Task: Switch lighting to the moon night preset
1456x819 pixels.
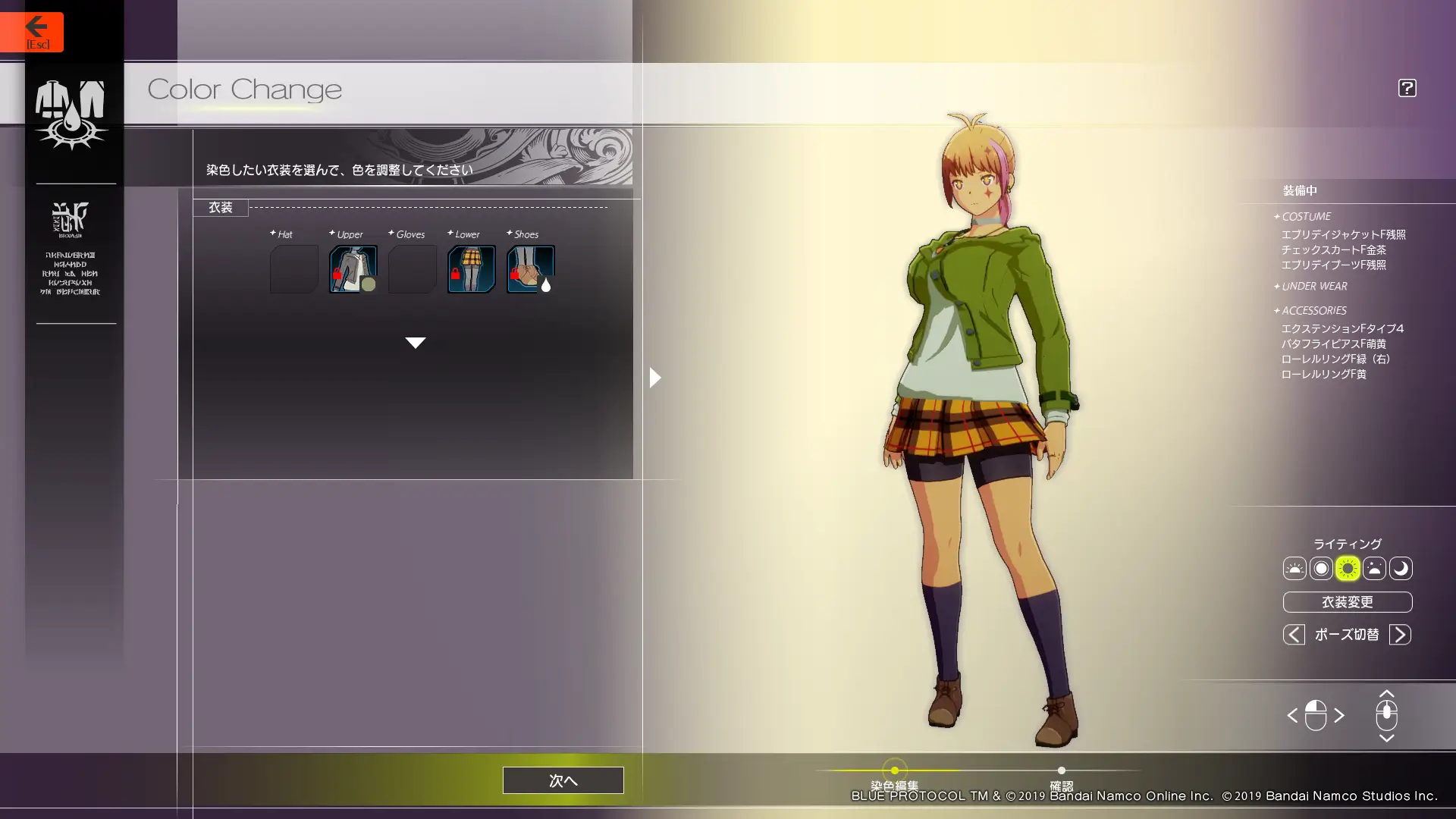Action: (1401, 568)
